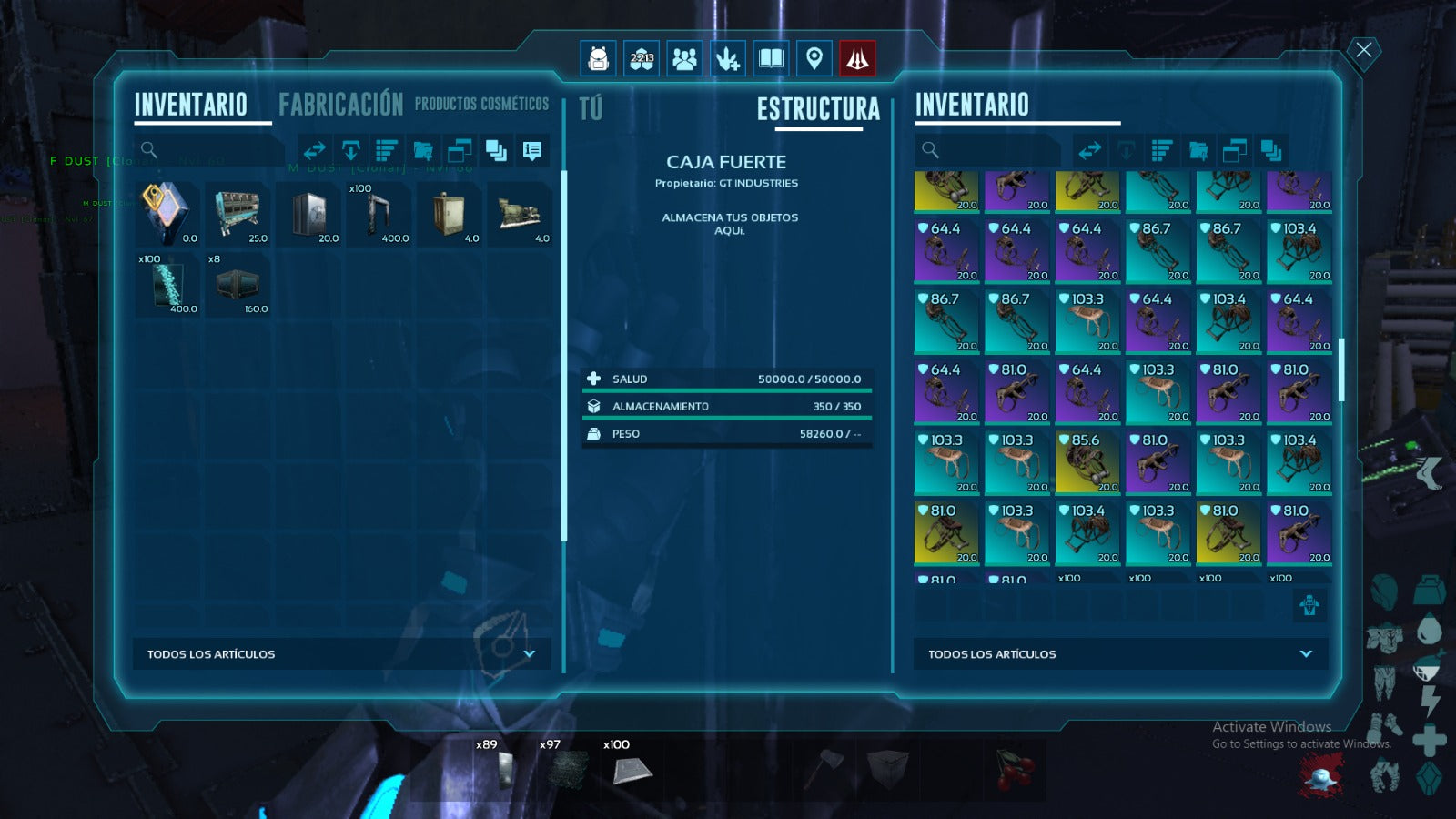1456x819 pixels.
Task: Open the Productos Cosméticos tab
Action: coord(481,105)
